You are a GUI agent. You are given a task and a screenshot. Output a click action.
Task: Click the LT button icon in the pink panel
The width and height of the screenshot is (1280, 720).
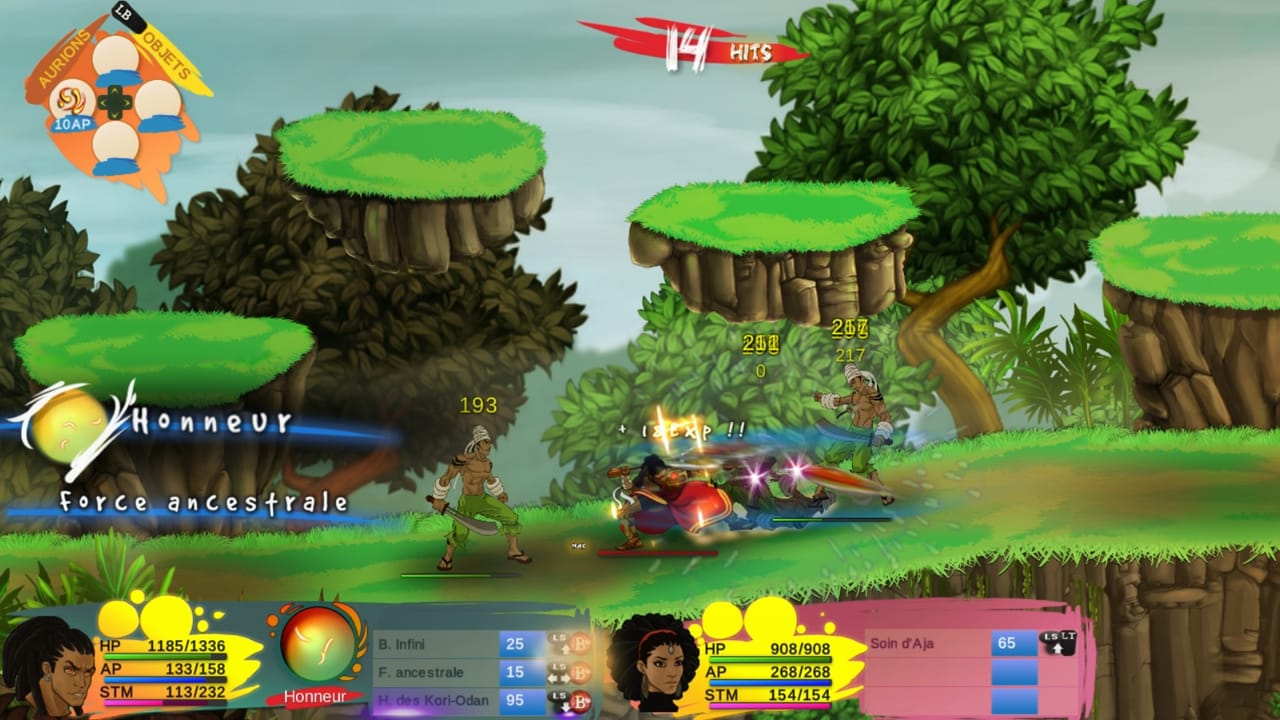1067,635
